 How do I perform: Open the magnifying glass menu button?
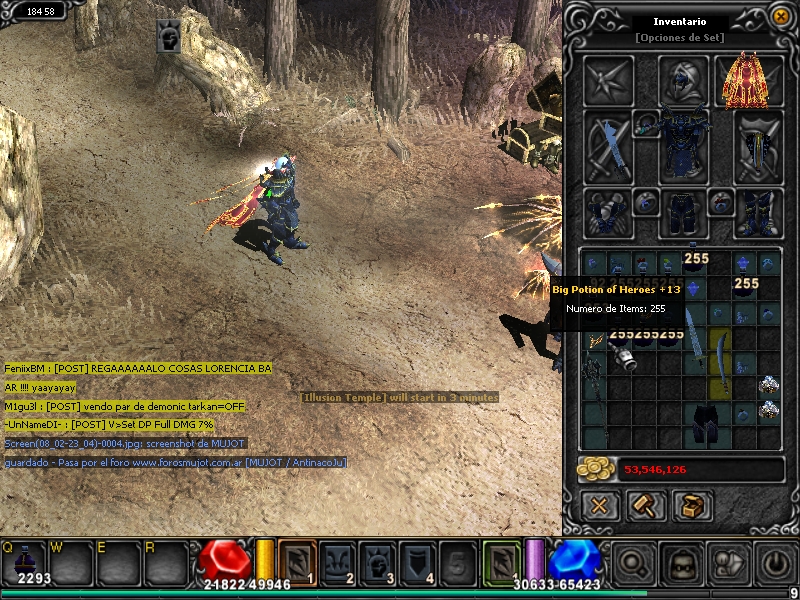(633, 563)
